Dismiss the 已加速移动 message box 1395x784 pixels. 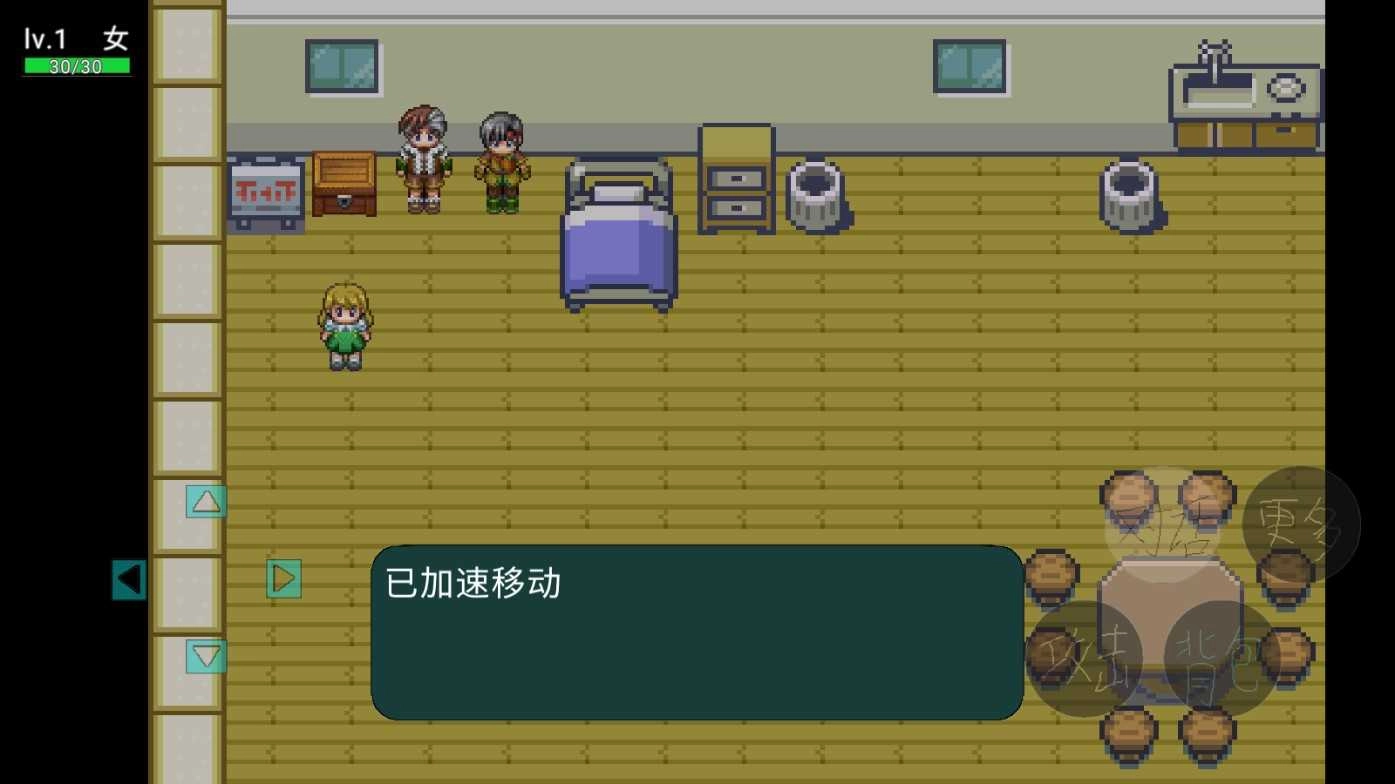pyautogui.click(x=695, y=630)
